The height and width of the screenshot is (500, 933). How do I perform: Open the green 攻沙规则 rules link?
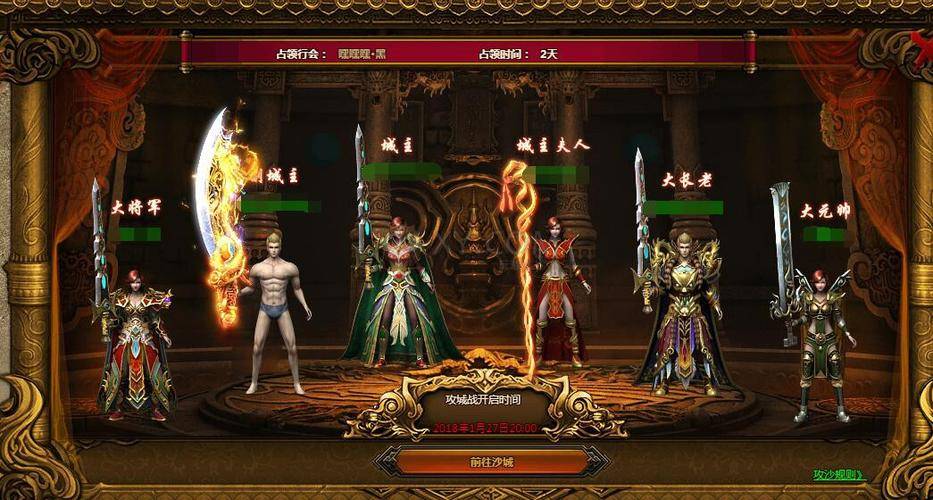[838, 474]
